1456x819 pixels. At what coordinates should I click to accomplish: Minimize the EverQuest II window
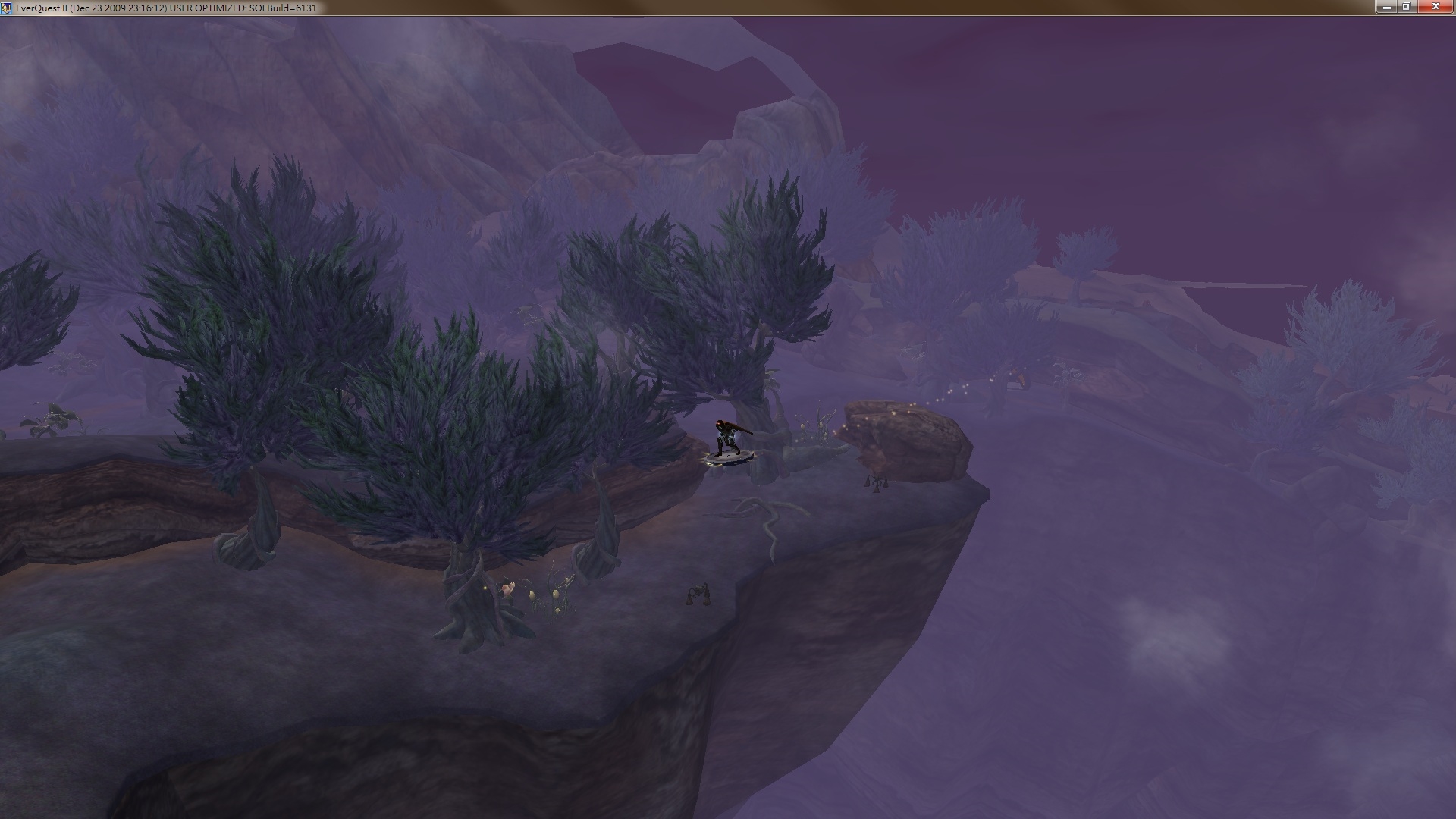[x=1387, y=7]
